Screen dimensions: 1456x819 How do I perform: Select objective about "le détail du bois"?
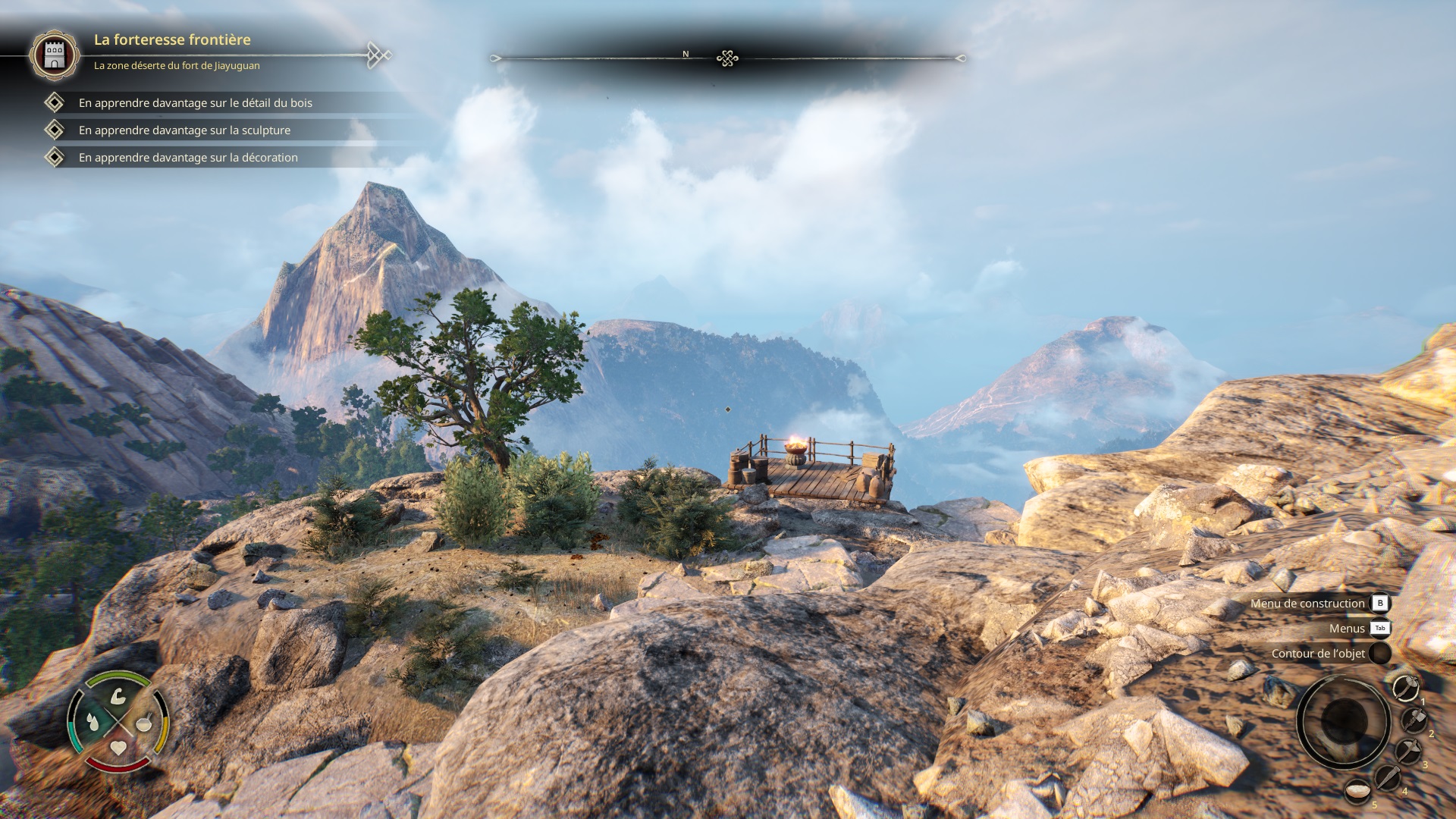[x=195, y=103]
